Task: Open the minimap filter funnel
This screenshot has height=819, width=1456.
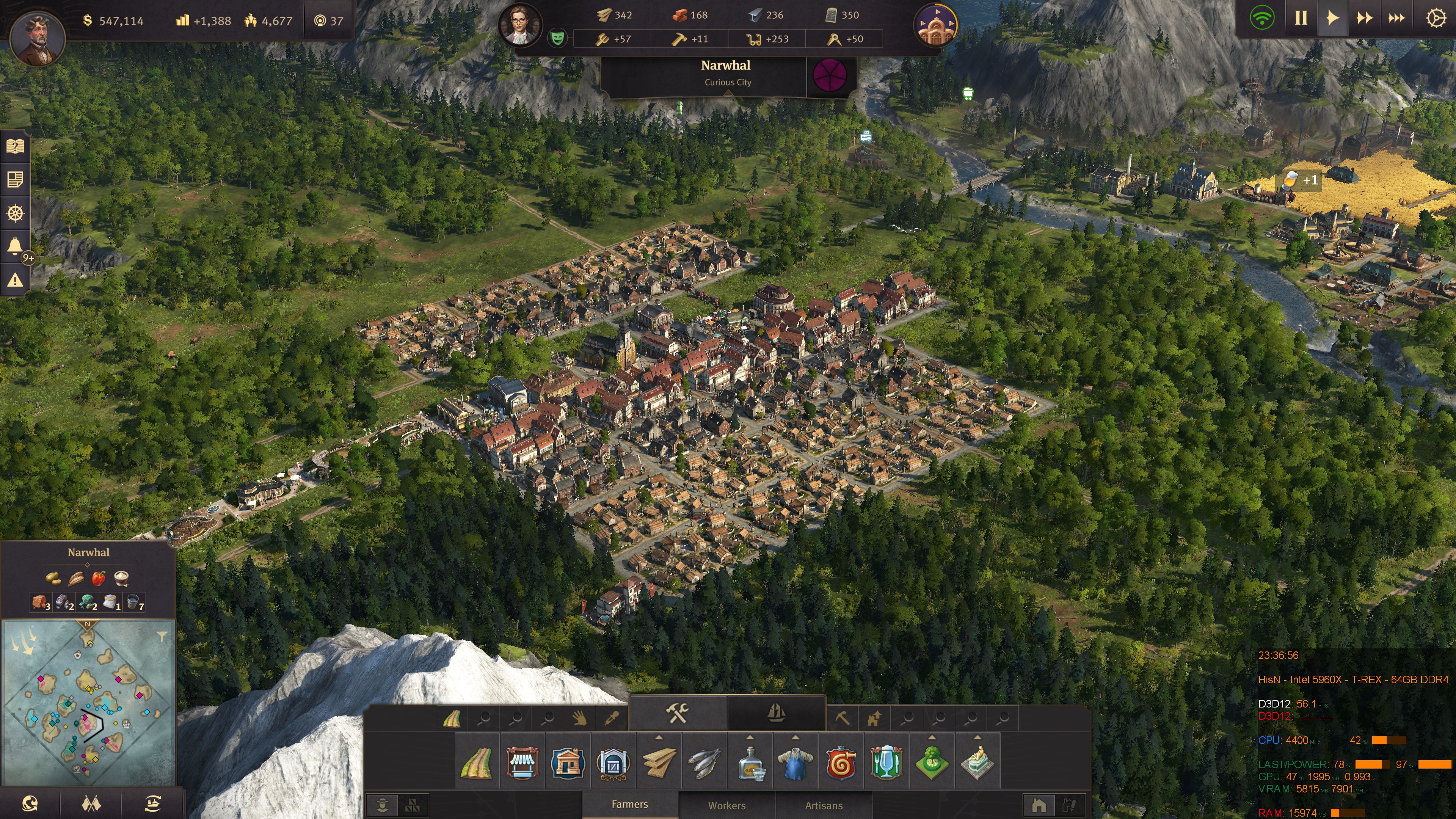Action: tap(162, 637)
